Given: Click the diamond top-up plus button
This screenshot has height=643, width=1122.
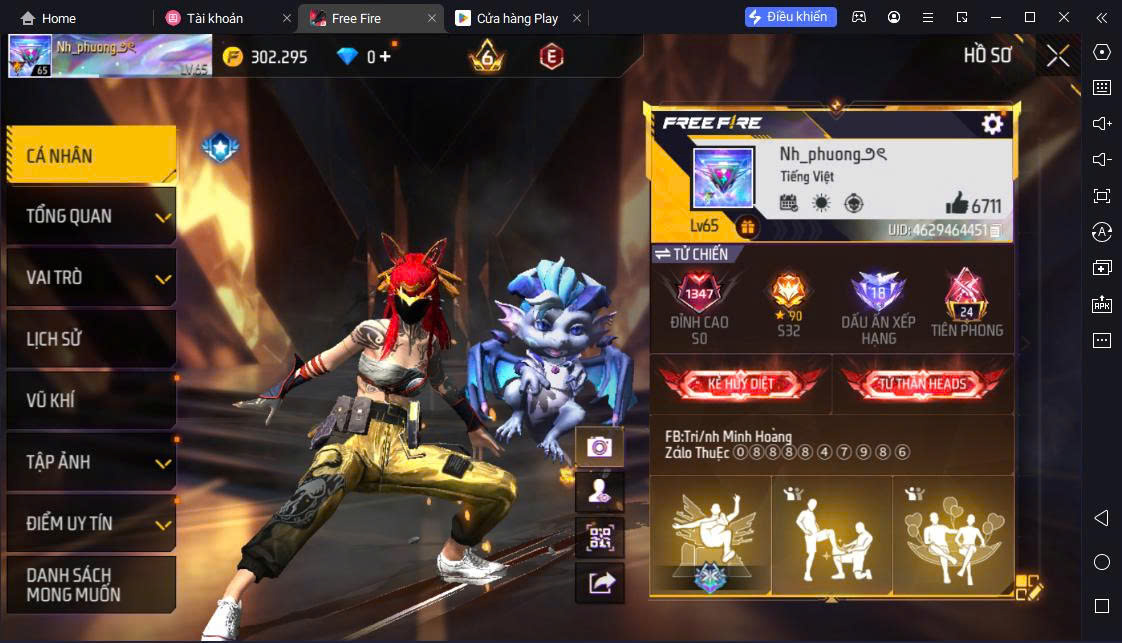Looking at the screenshot, I should tap(386, 57).
